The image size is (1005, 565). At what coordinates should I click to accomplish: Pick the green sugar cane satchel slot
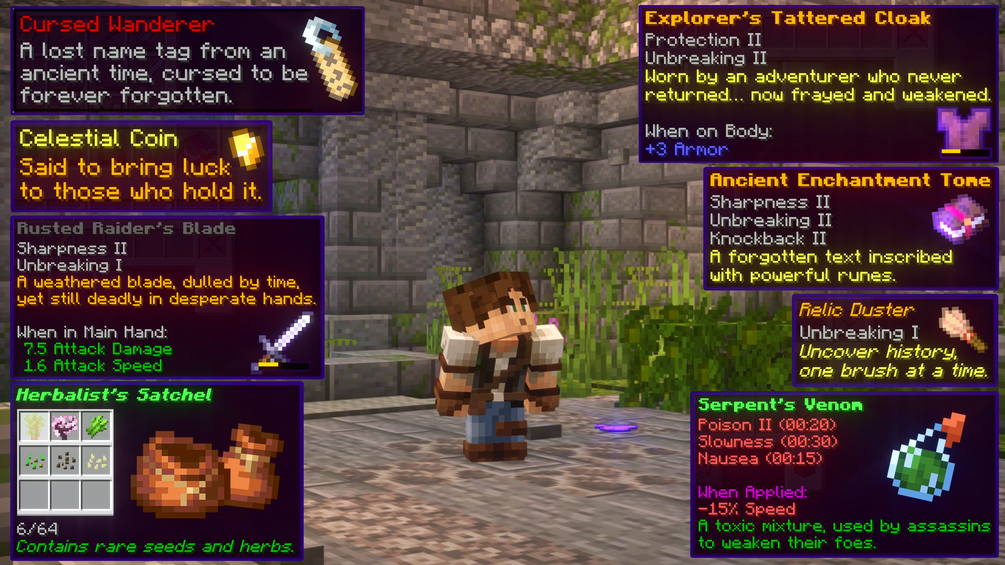[97, 427]
